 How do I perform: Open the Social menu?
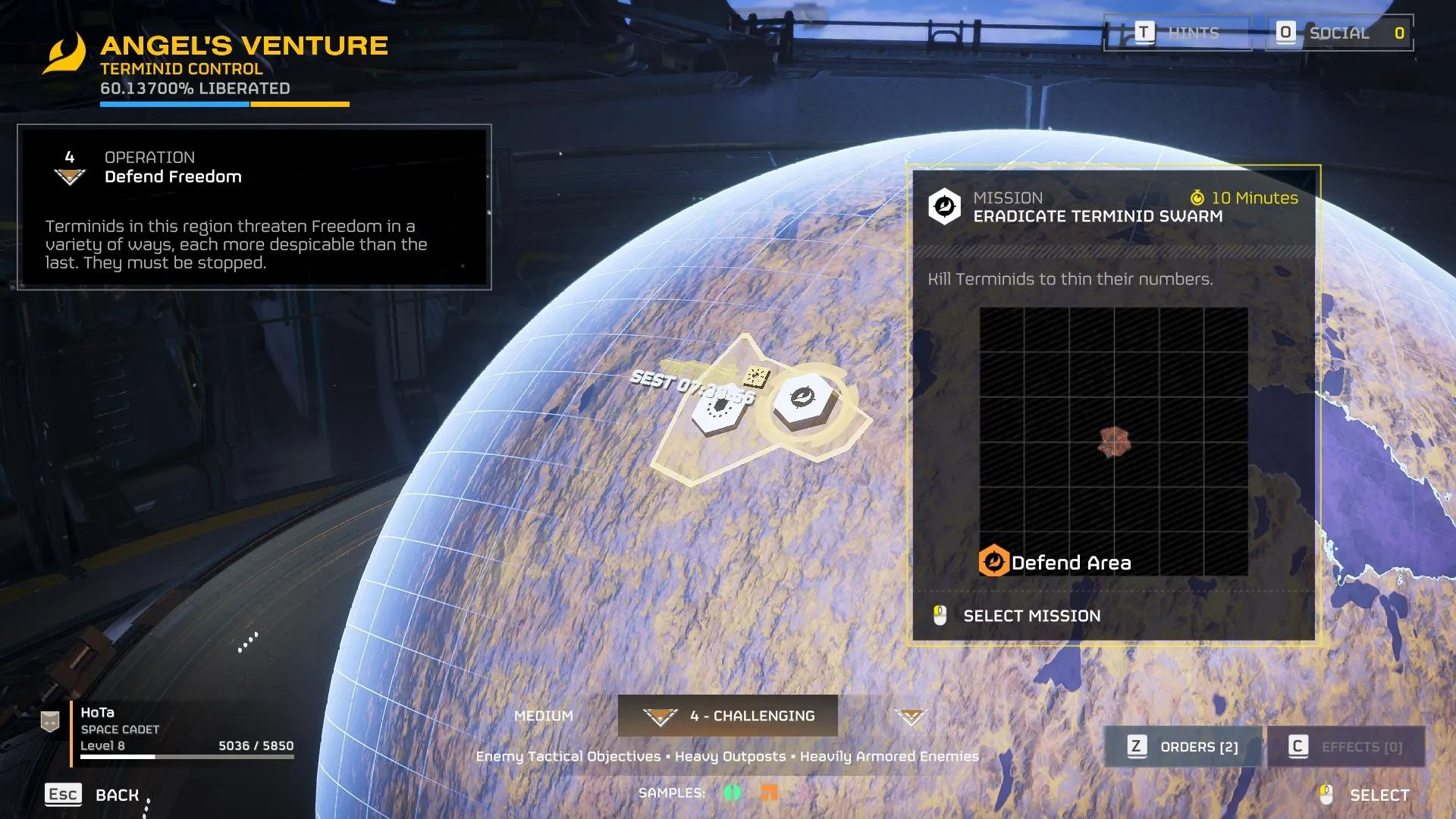1339,33
